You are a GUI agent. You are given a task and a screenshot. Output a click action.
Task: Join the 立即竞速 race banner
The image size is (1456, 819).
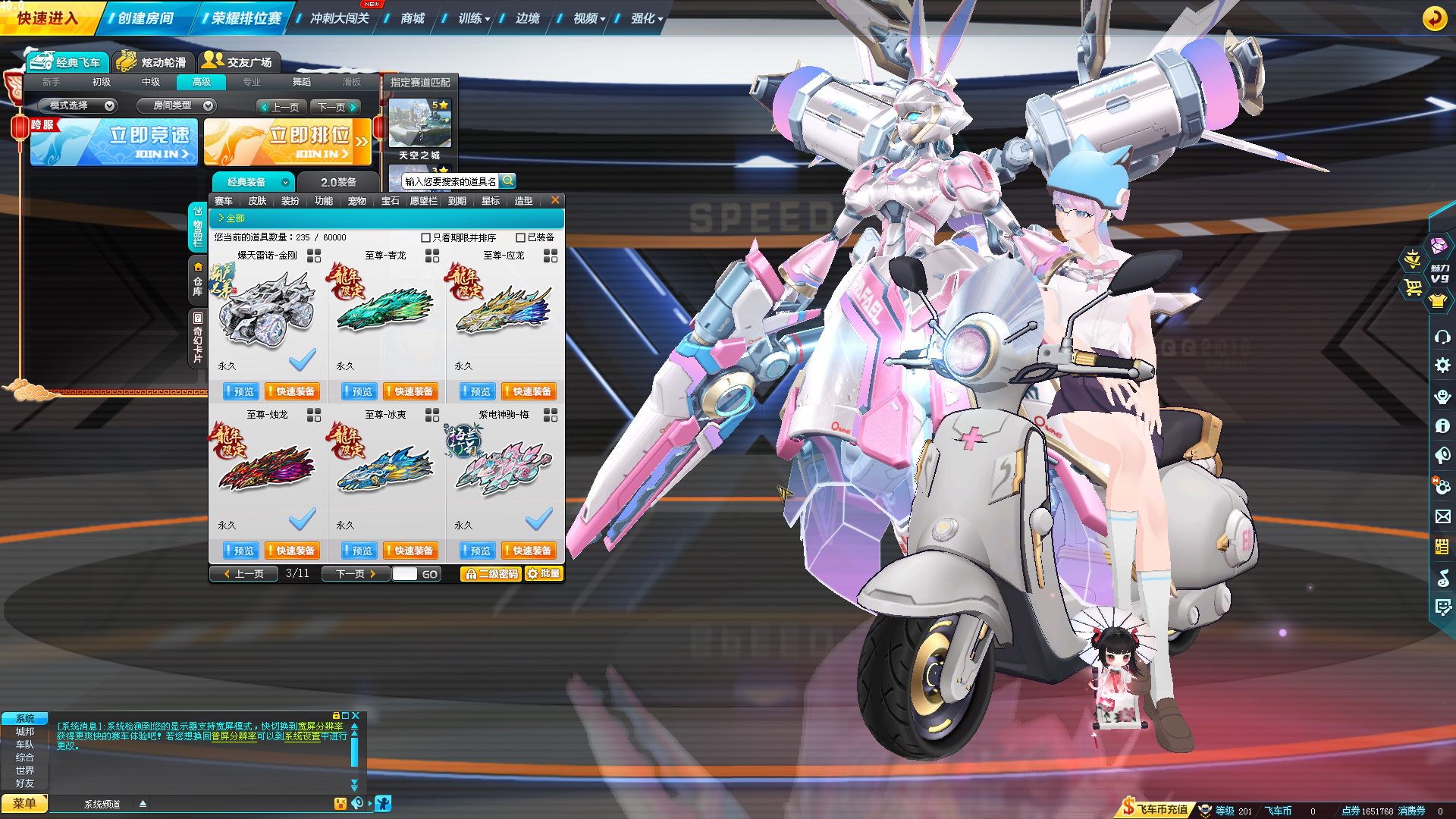[114, 142]
